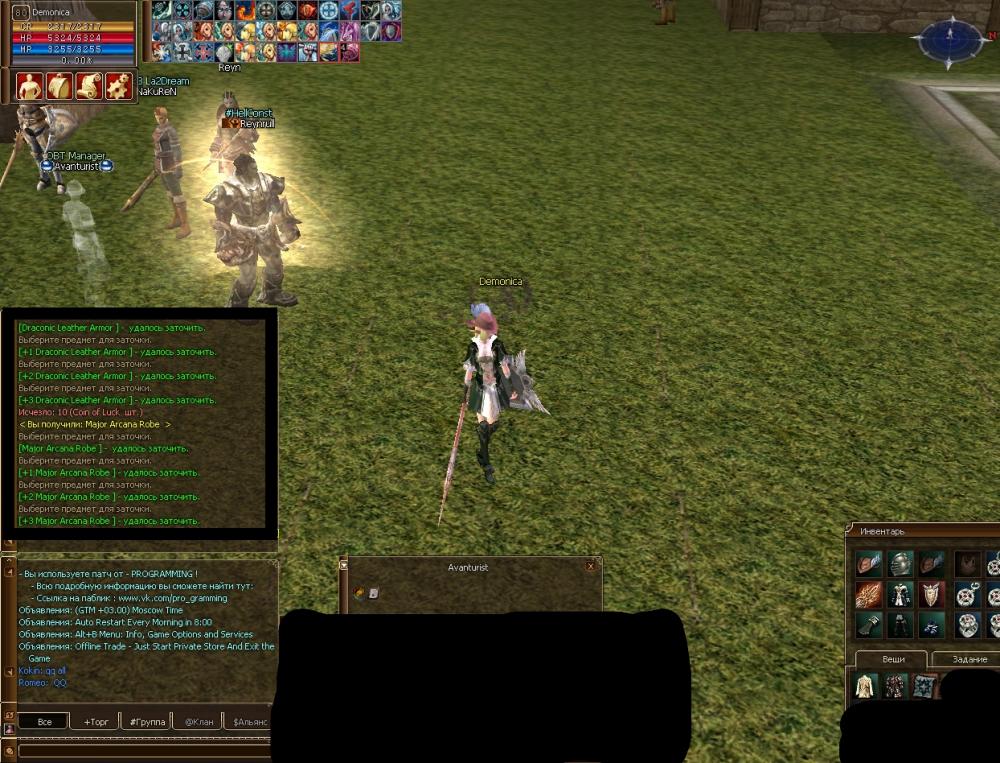Click the compass radar
This screenshot has height=763, width=1000.
pos(950,41)
